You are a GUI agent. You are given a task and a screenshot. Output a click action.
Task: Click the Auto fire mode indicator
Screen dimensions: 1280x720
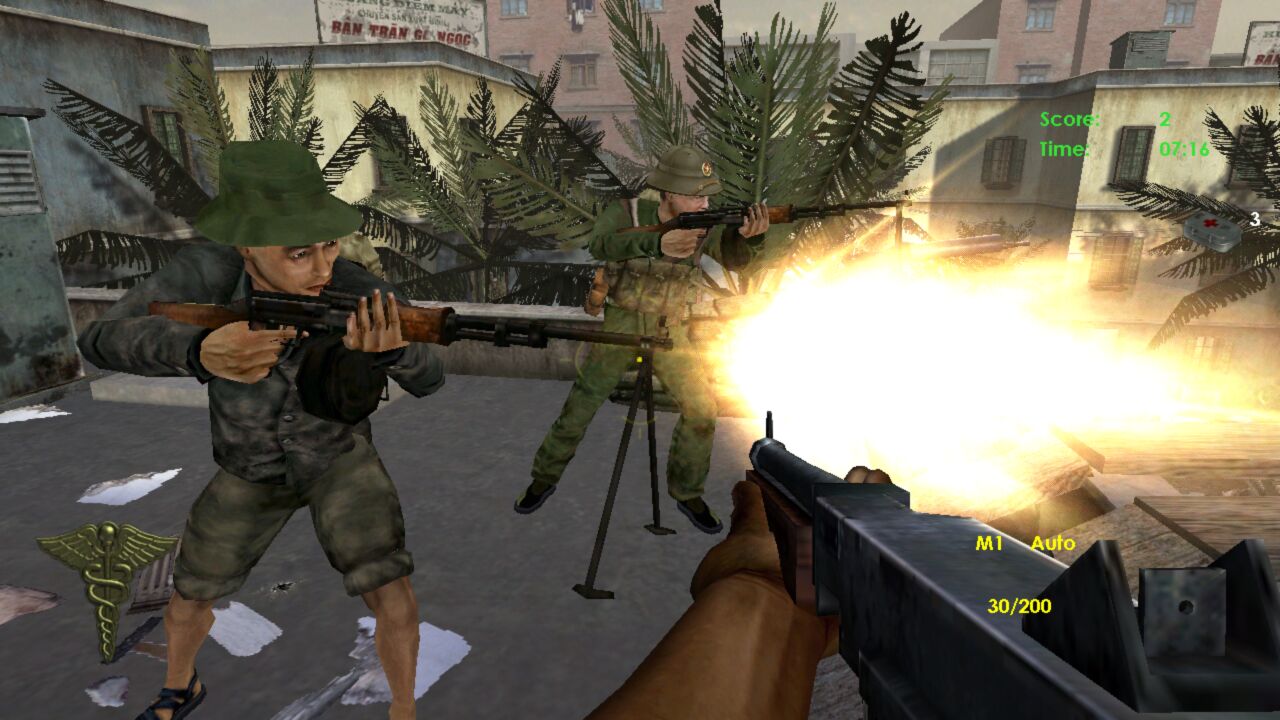(1052, 543)
